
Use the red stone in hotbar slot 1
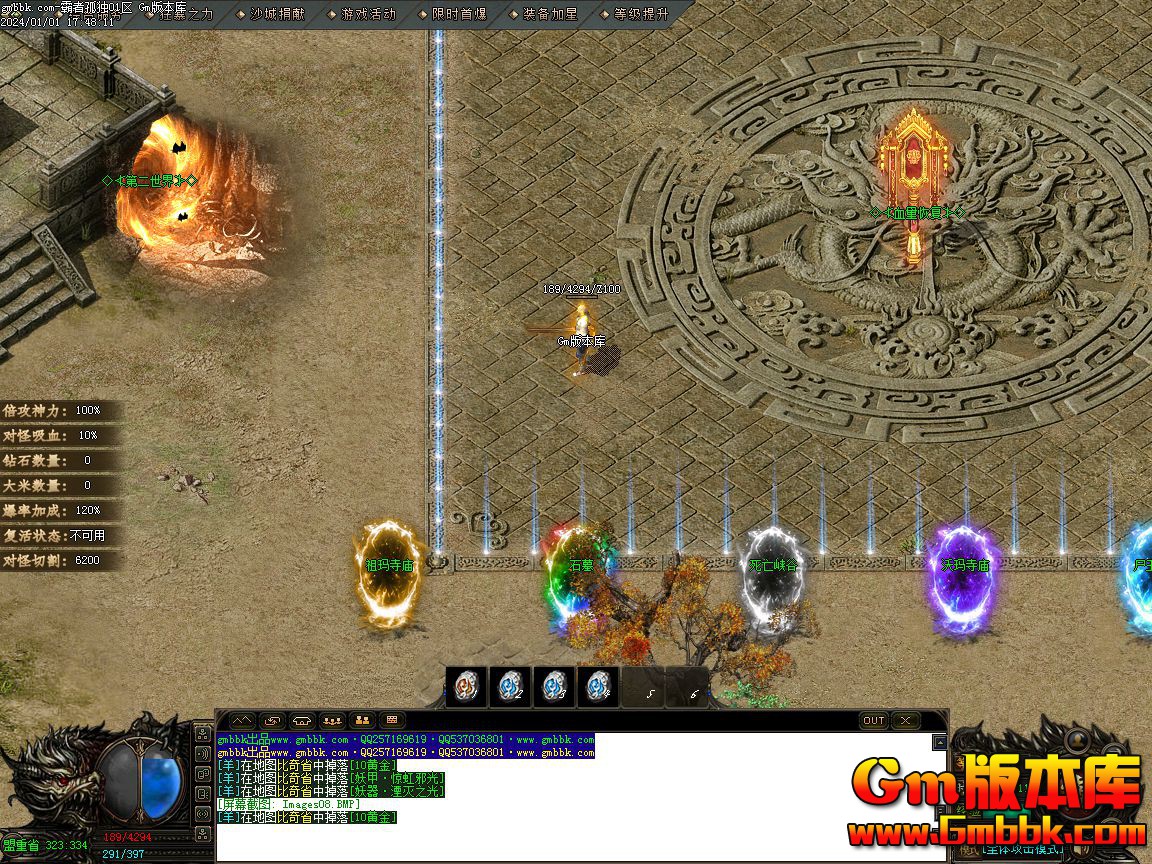point(466,687)
